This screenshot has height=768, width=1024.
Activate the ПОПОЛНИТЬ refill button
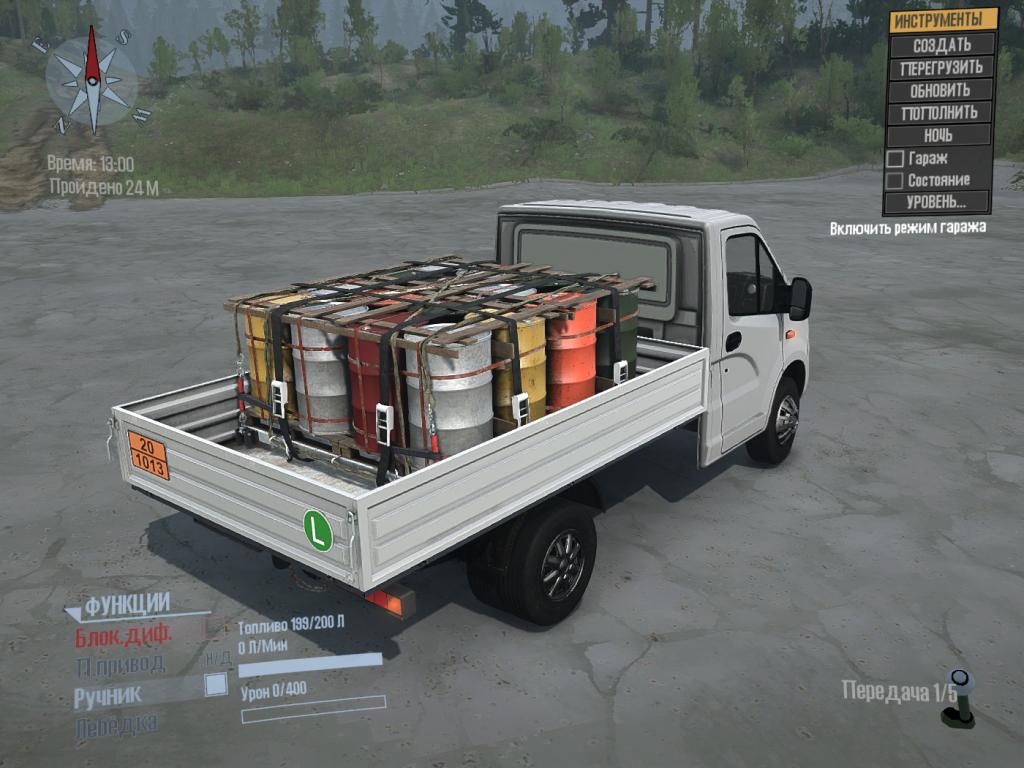[x=940, y=112]
